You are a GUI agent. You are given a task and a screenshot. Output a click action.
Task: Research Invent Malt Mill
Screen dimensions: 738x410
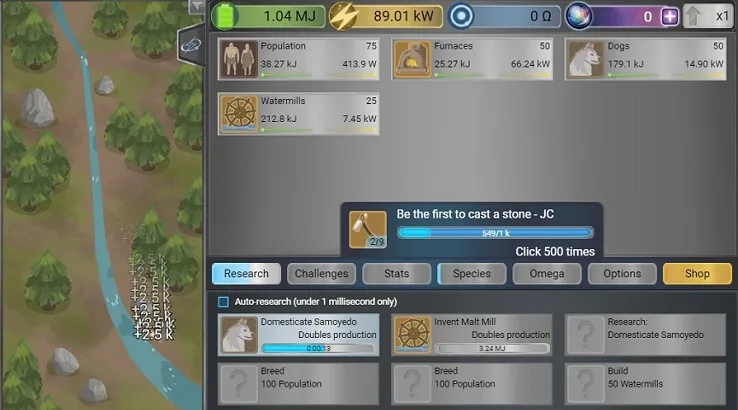[472, 335]
